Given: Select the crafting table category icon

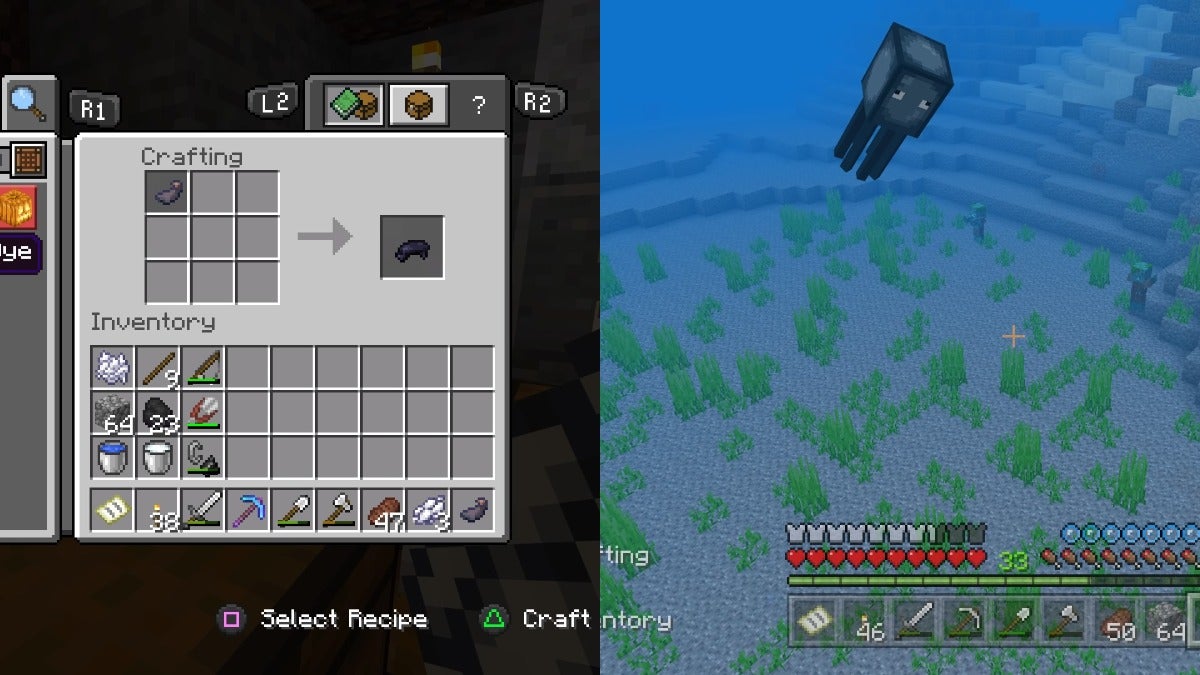Looking at the screenshot, I should [25, 158].
